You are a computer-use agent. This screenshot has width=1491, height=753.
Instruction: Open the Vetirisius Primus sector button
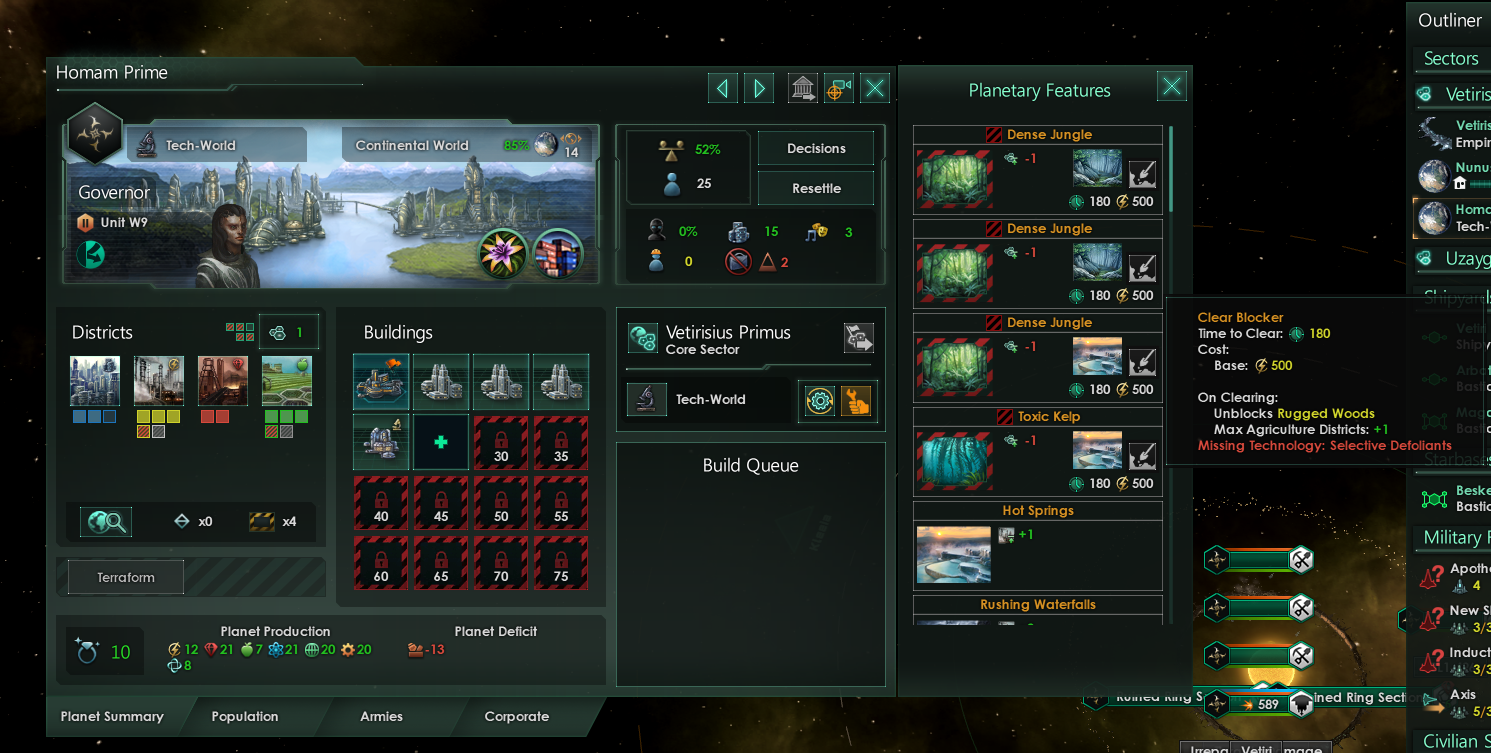858,338
